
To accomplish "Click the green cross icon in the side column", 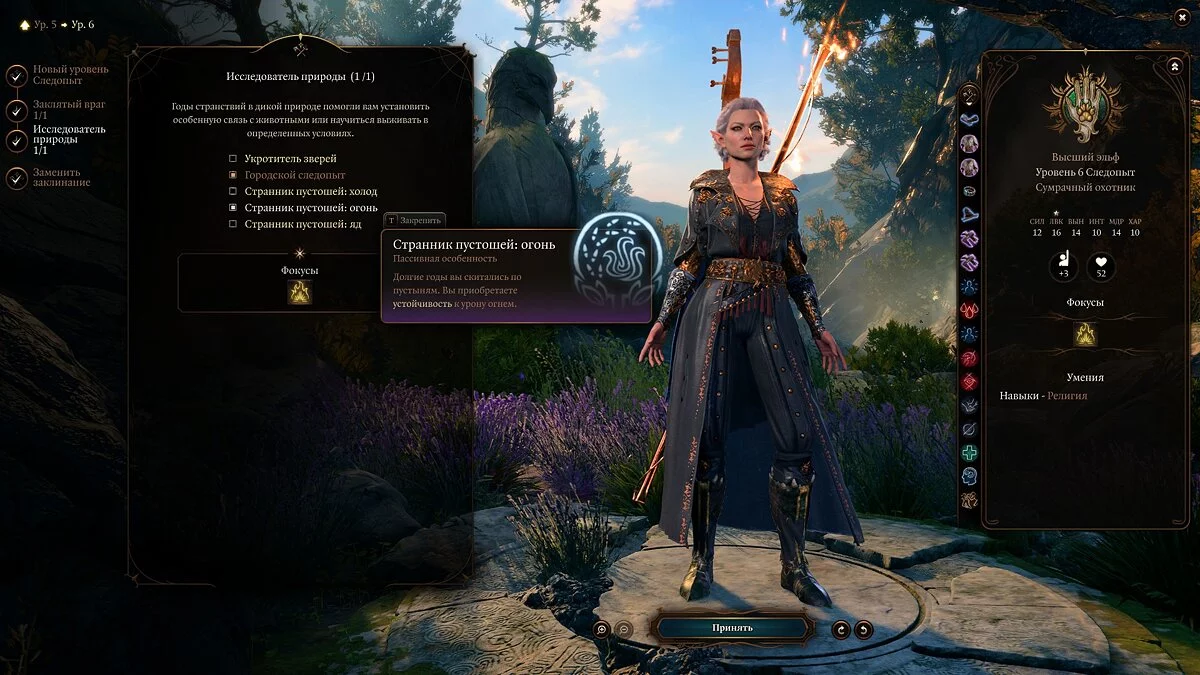I will click(969, 453).
